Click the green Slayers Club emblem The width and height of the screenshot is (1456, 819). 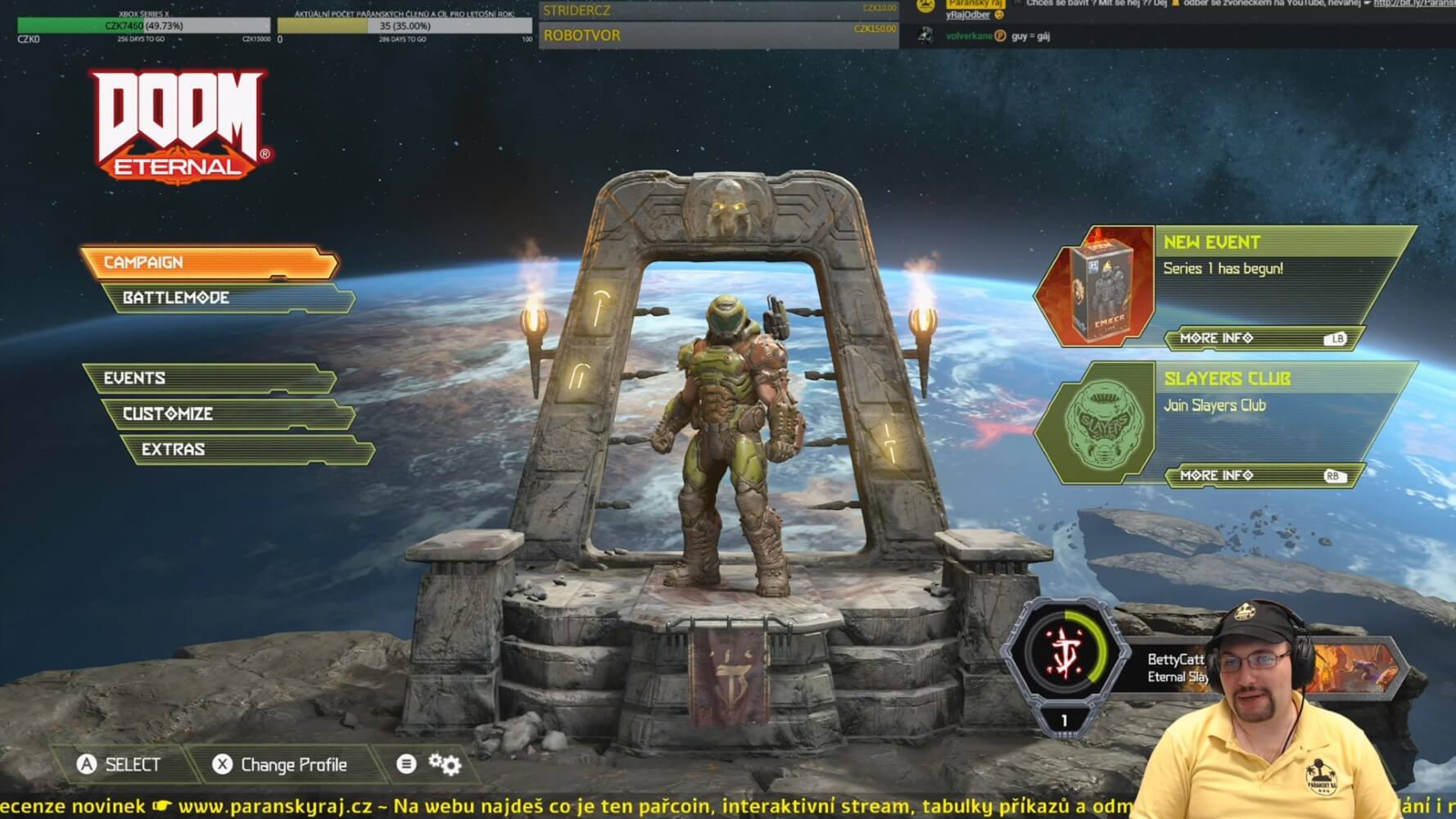click(x=1101, y=423)
